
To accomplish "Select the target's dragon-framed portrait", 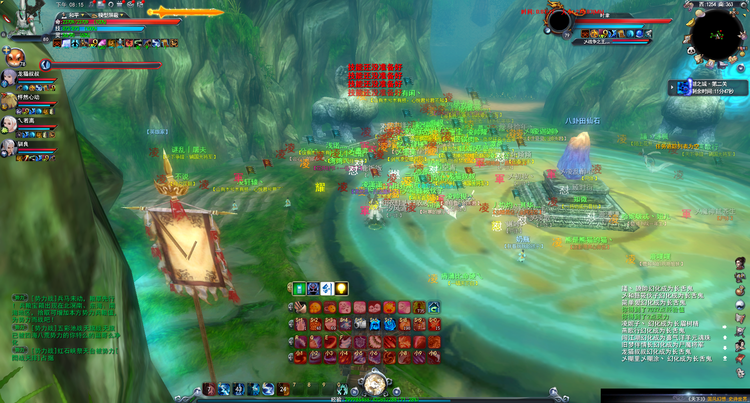I will pos(558,19).
